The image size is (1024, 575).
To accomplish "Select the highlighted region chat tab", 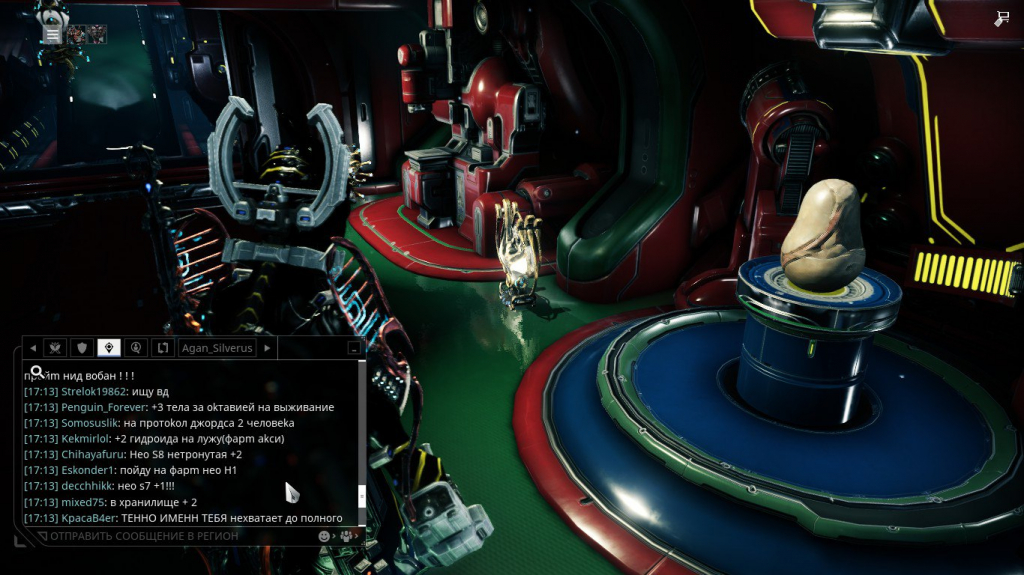I will 109,348.
